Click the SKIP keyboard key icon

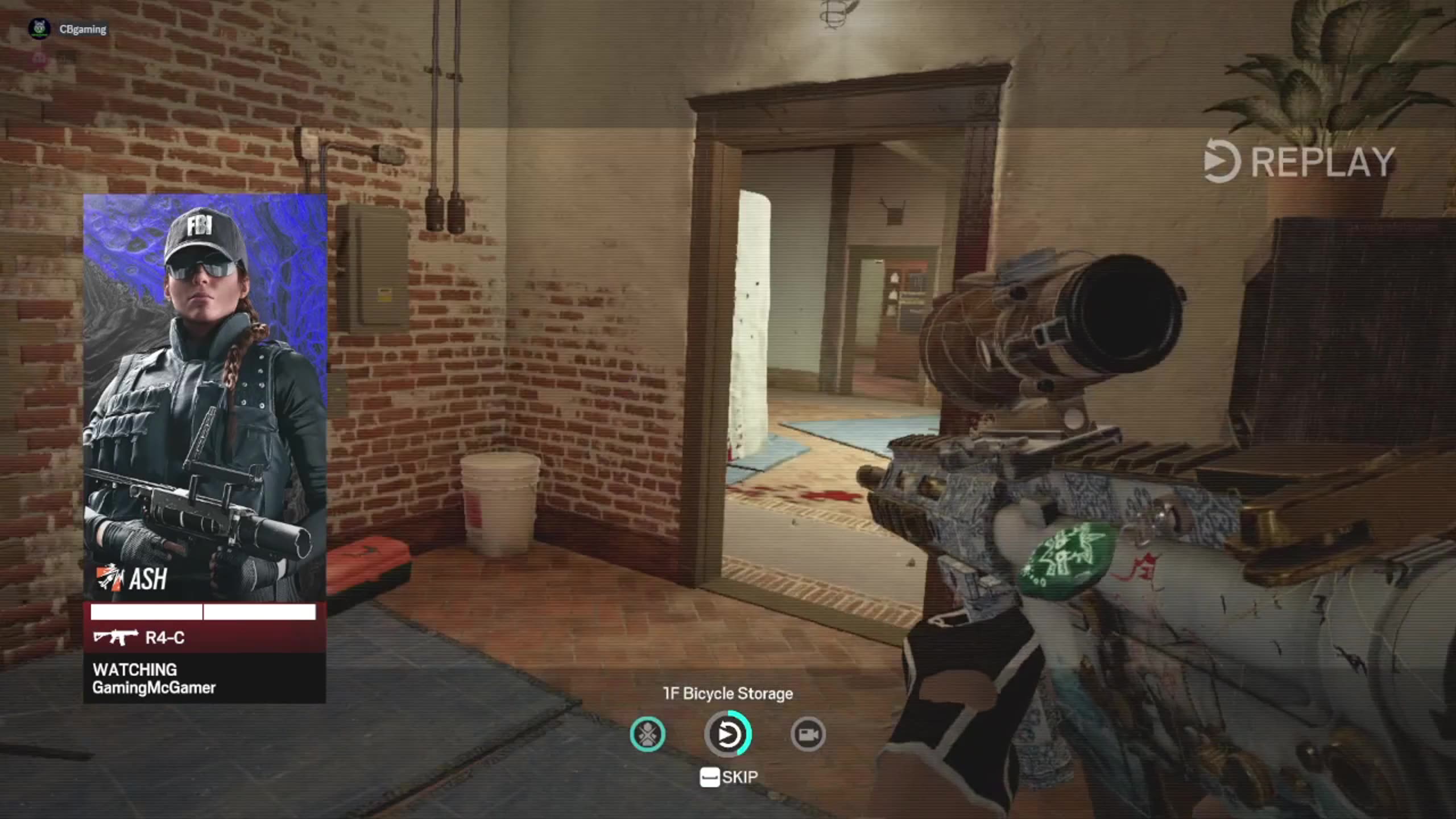point(709,776)
